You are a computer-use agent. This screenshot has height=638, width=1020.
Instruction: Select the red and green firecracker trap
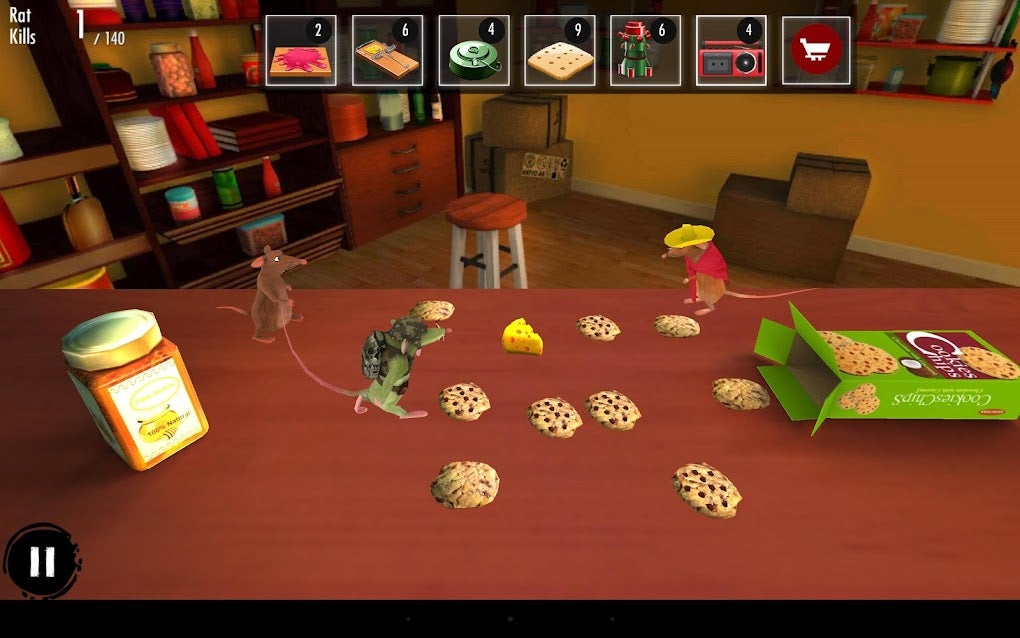click(x=645, y=50)
